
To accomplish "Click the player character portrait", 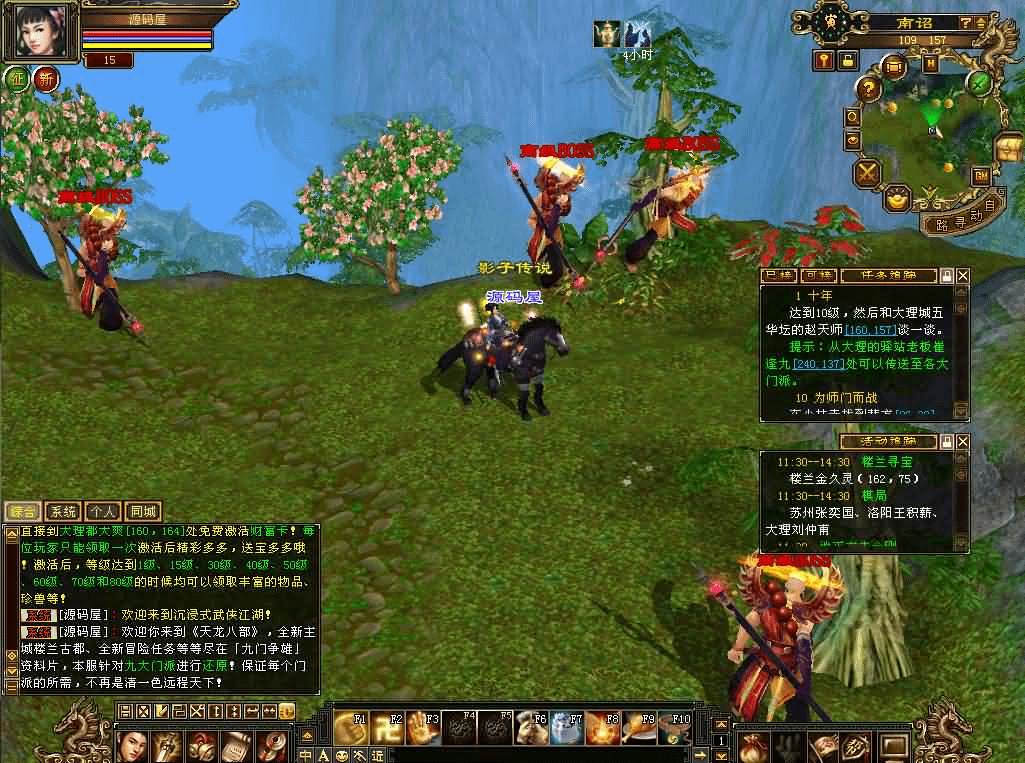I will [x=43, y=31].
